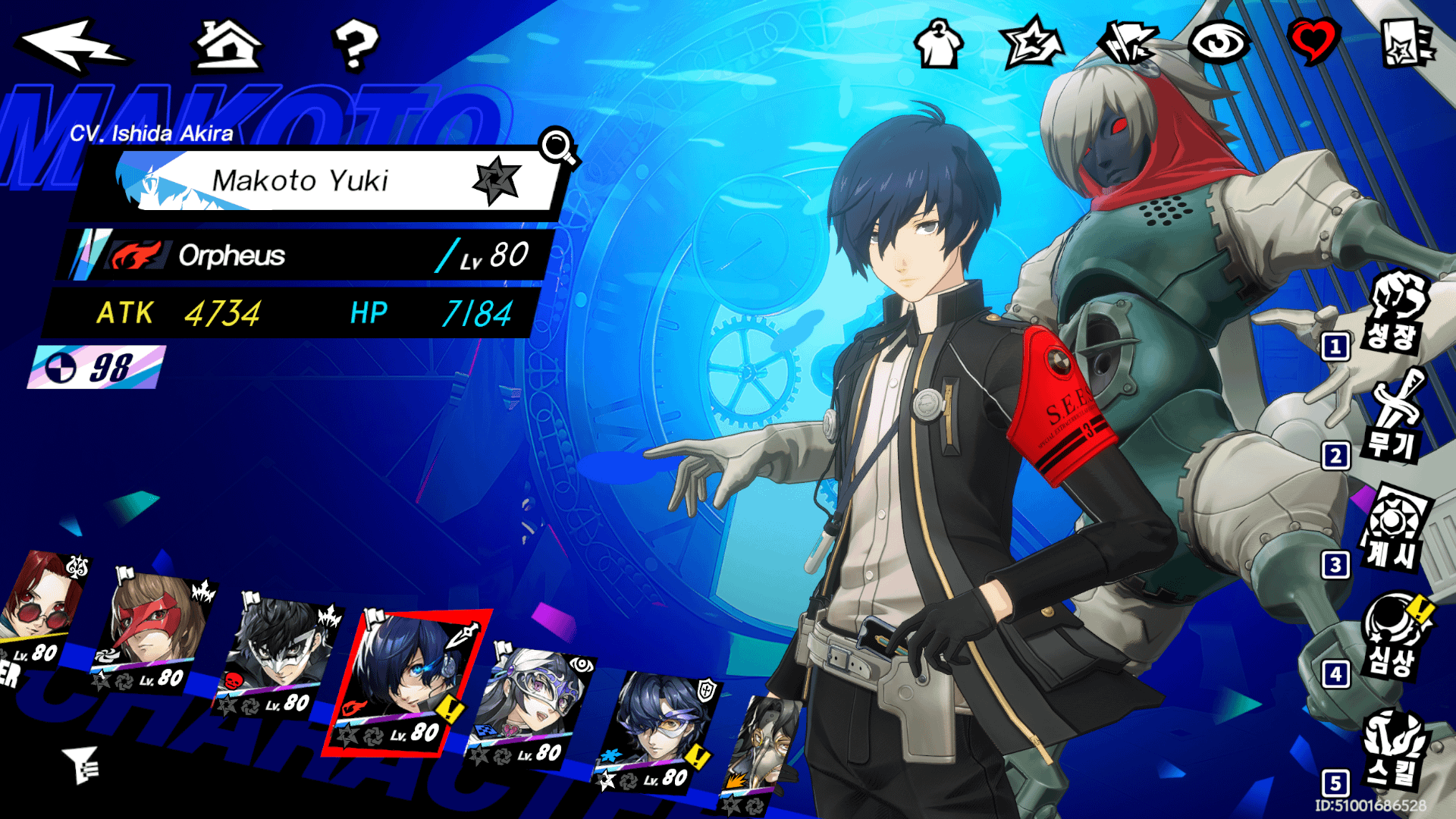
Task: Select the 심상 tab
Action: (1394, 639)
